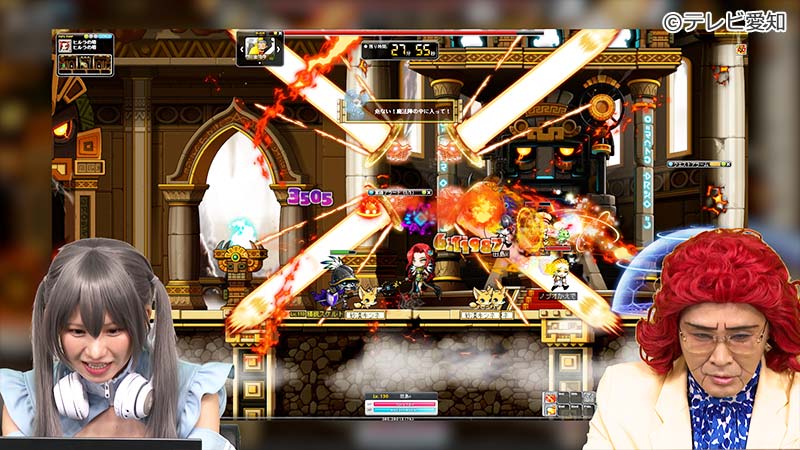Click the left arrow beside the yellow character portrait

(241, 48)
